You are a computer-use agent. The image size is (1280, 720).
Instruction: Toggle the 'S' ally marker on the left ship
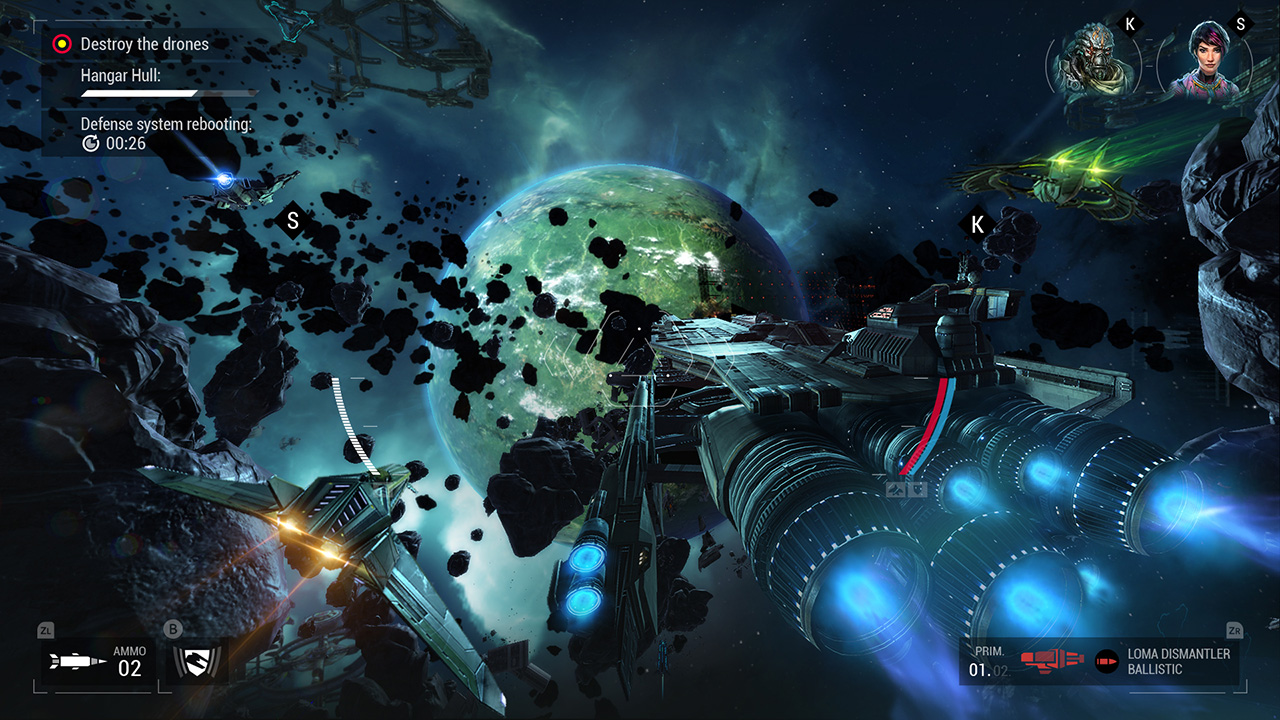click(292, 220)
